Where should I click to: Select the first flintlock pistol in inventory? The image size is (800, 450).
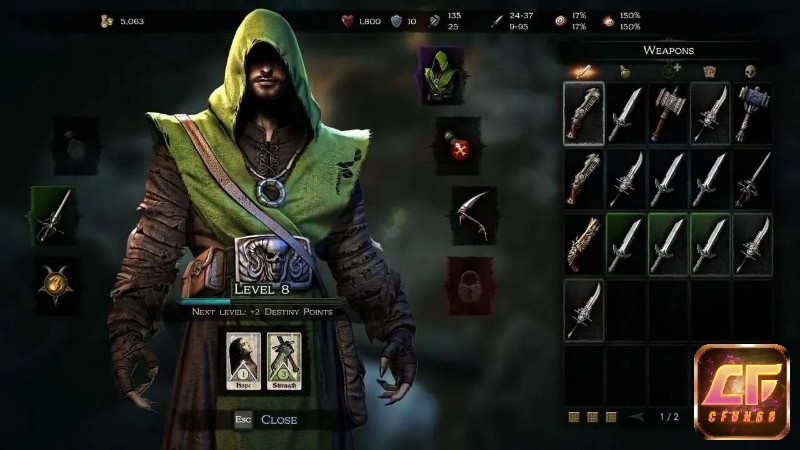click(584, 112)
